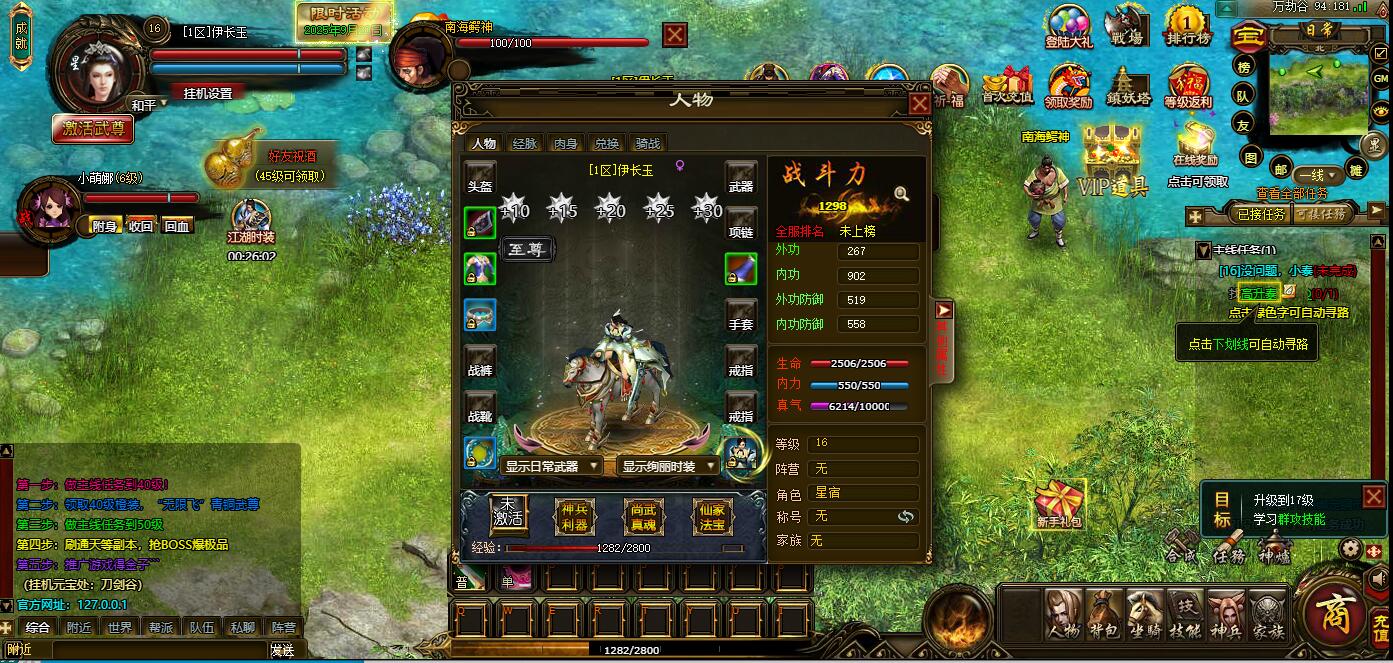Open the 肉身 tab
1393x663 pixels.
coord(566,144)
